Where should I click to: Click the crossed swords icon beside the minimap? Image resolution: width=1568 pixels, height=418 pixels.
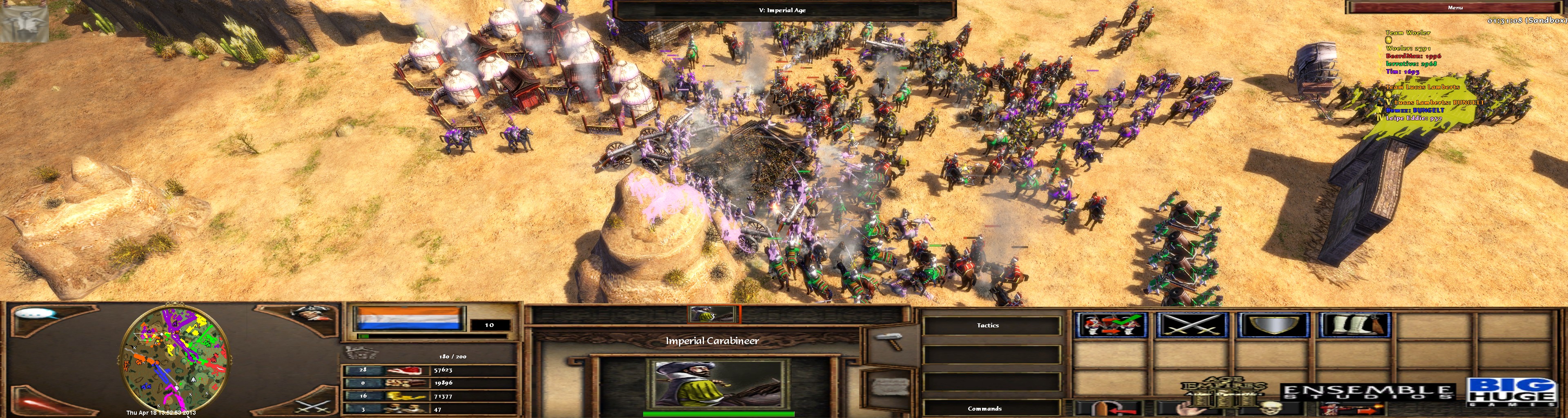[313, 405]
